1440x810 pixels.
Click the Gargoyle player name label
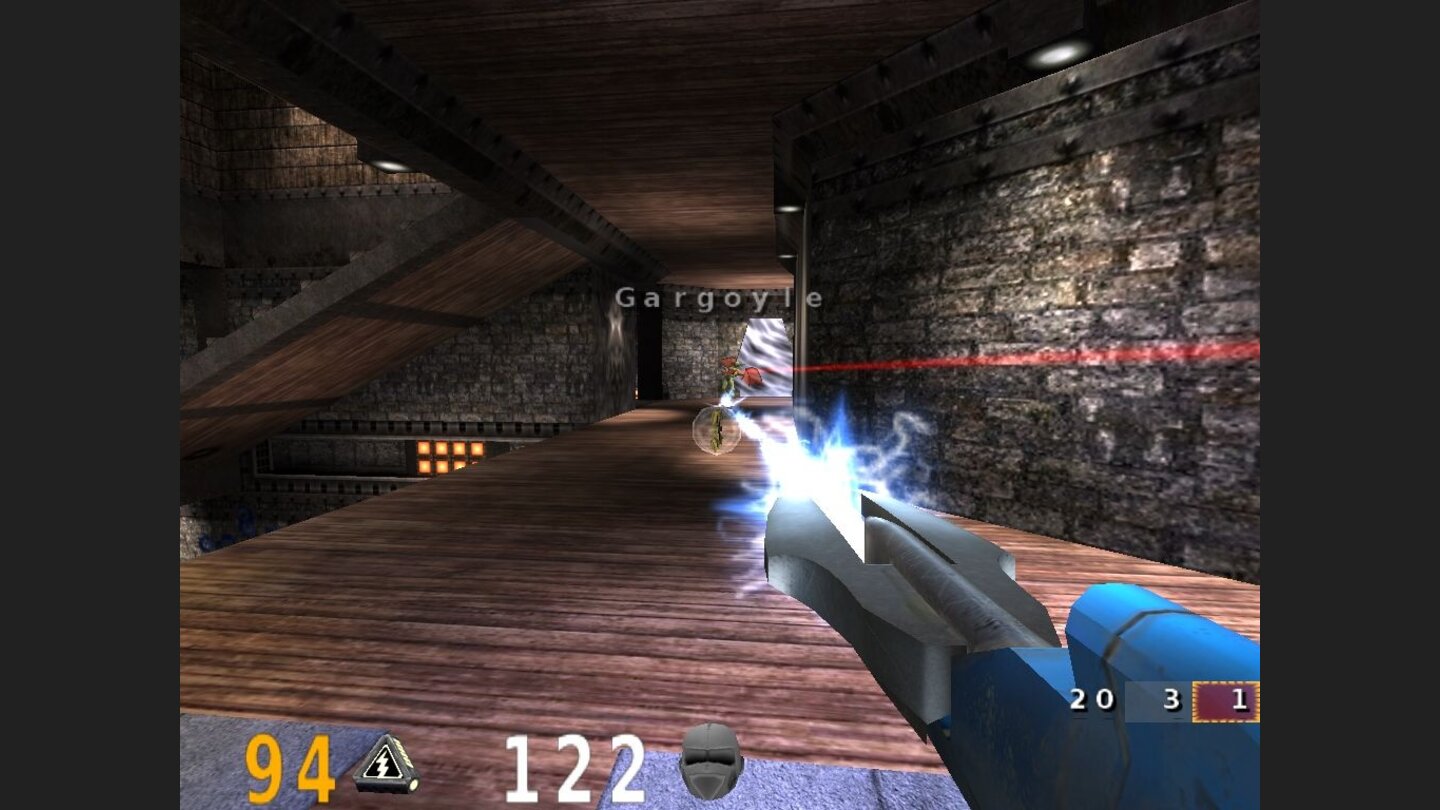click(x=722, y=296)
